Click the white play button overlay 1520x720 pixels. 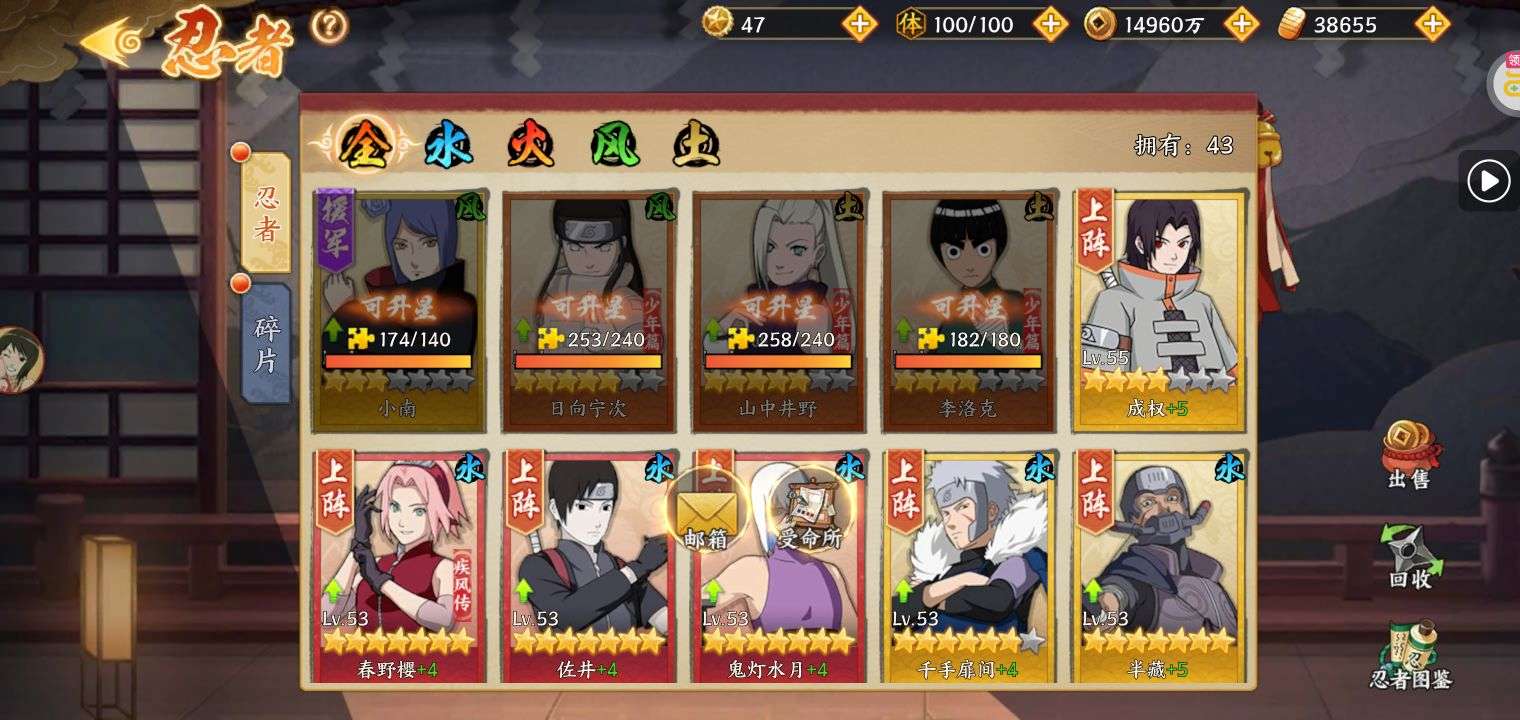click(x=1488, y=181)
